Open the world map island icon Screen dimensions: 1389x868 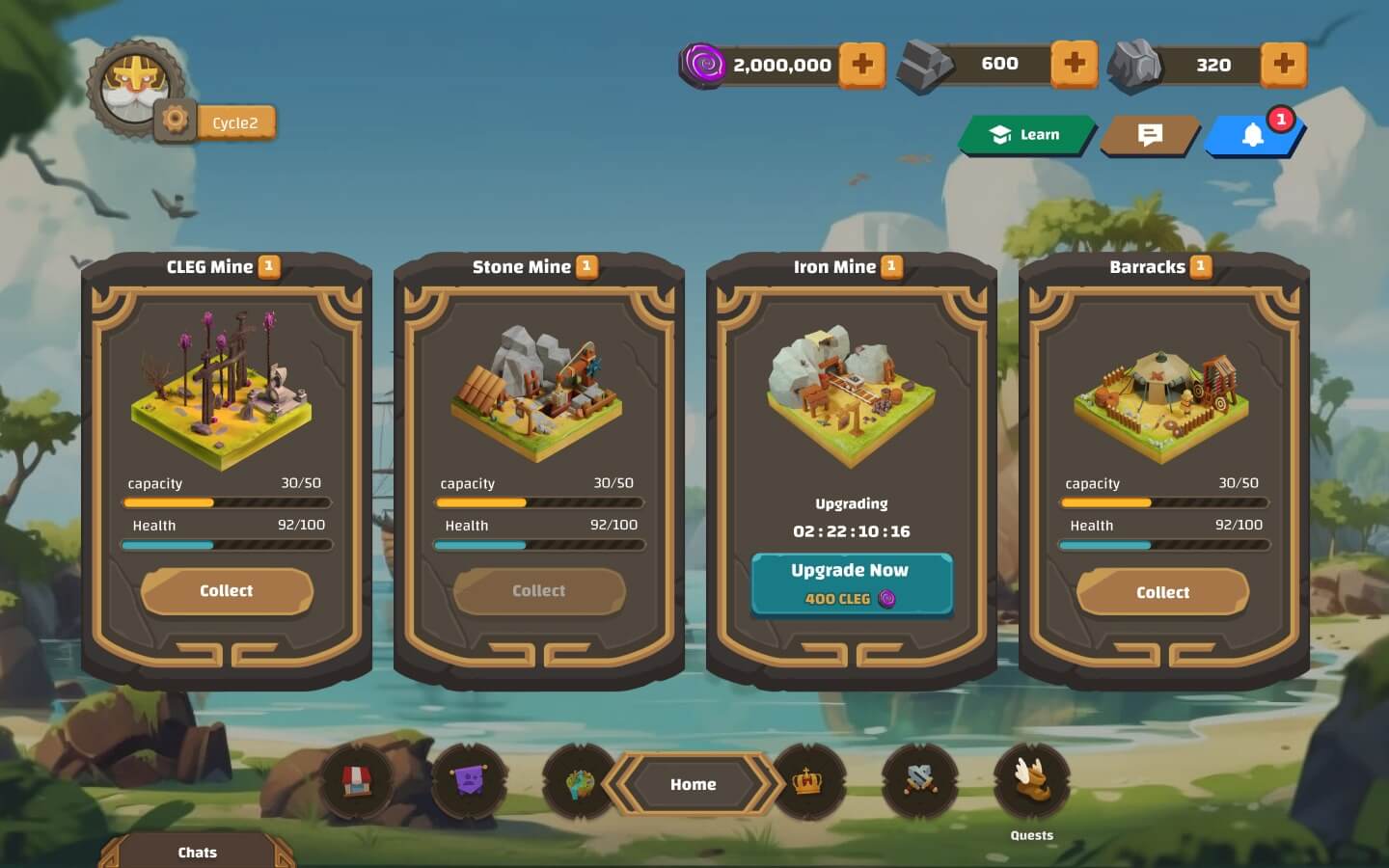click(x=580, y=783)
